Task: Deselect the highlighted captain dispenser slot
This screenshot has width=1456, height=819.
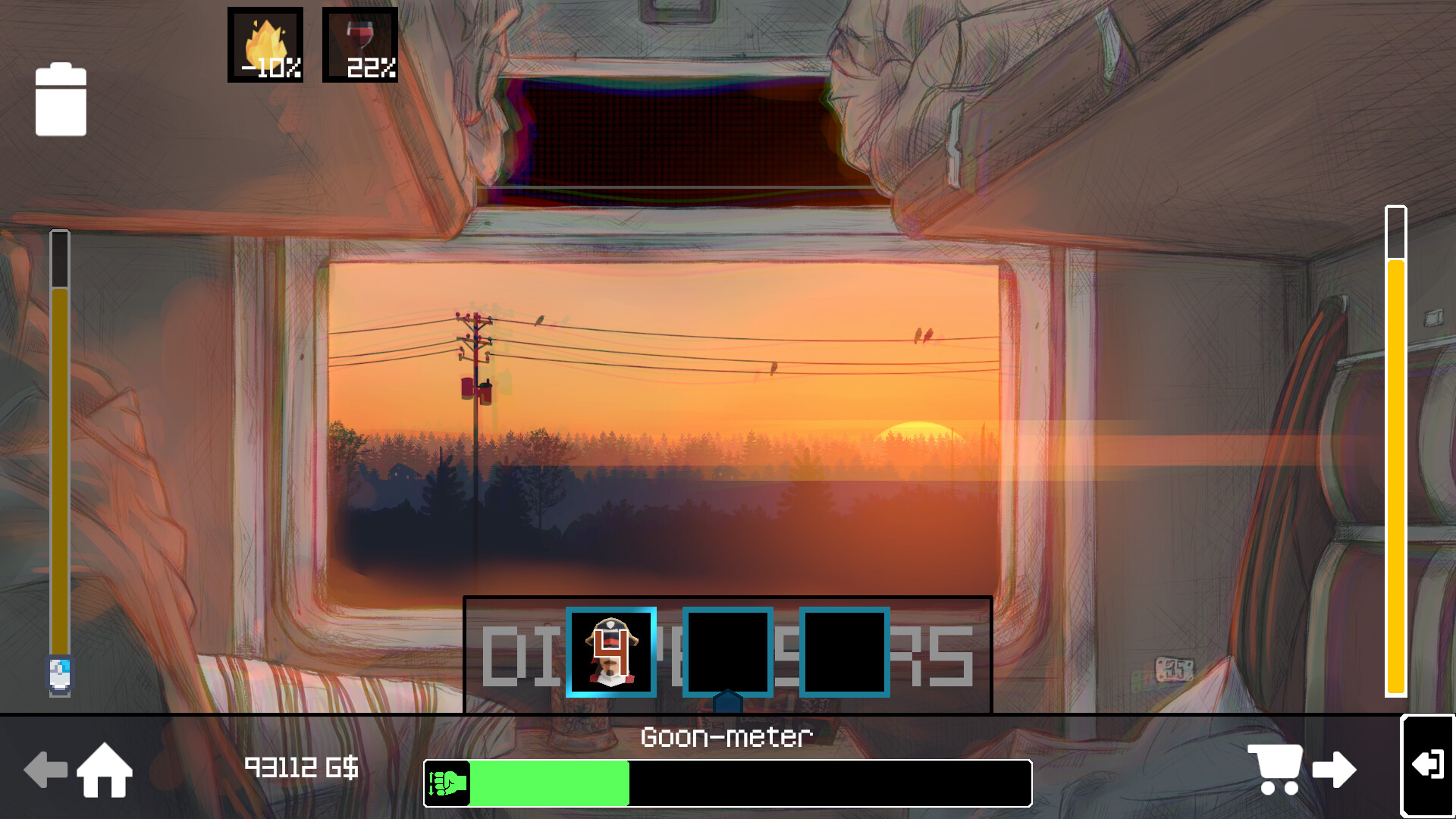Action: coord(612,653)
